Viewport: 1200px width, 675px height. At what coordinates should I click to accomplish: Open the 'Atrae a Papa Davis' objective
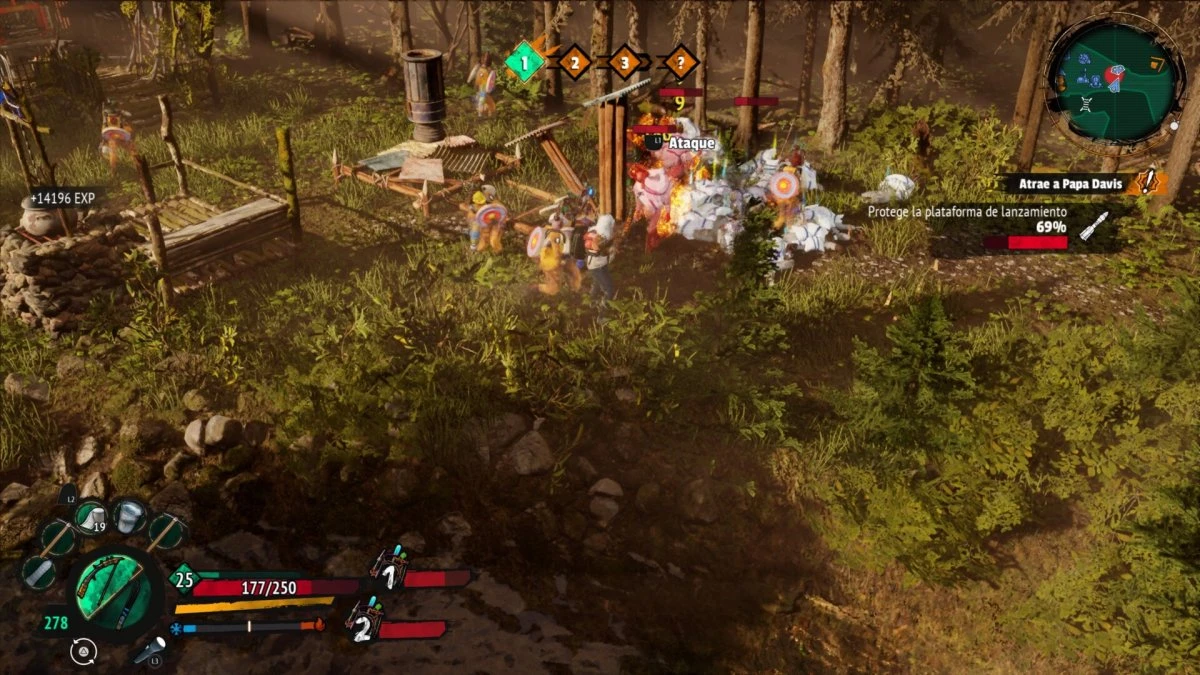(x=1072, y=183)
